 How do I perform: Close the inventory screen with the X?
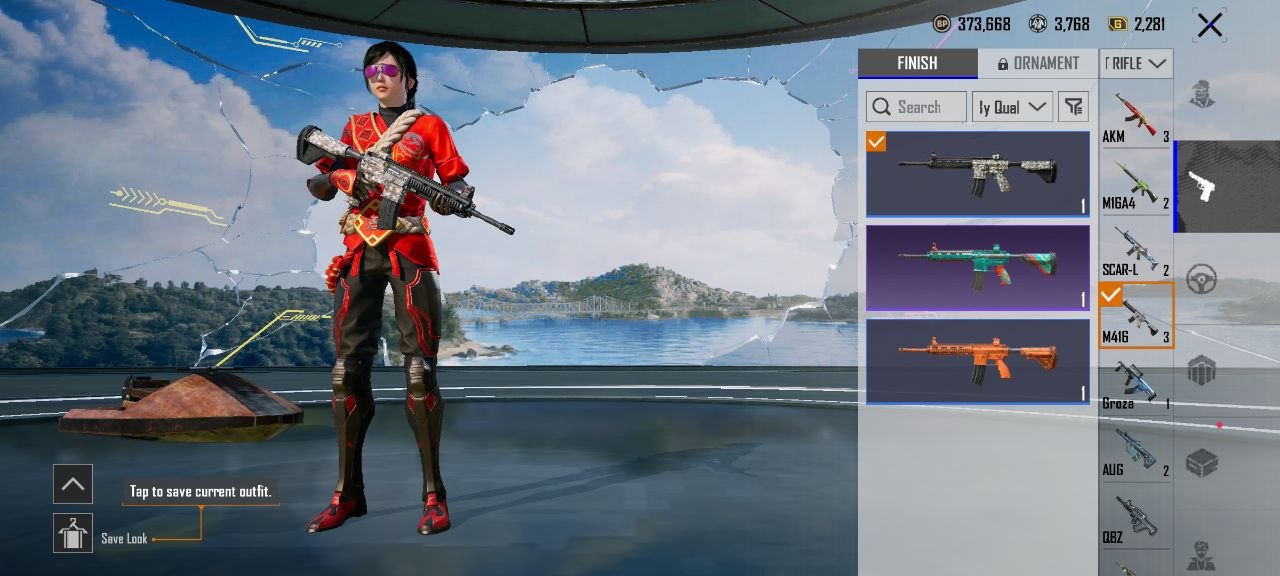1209,25
